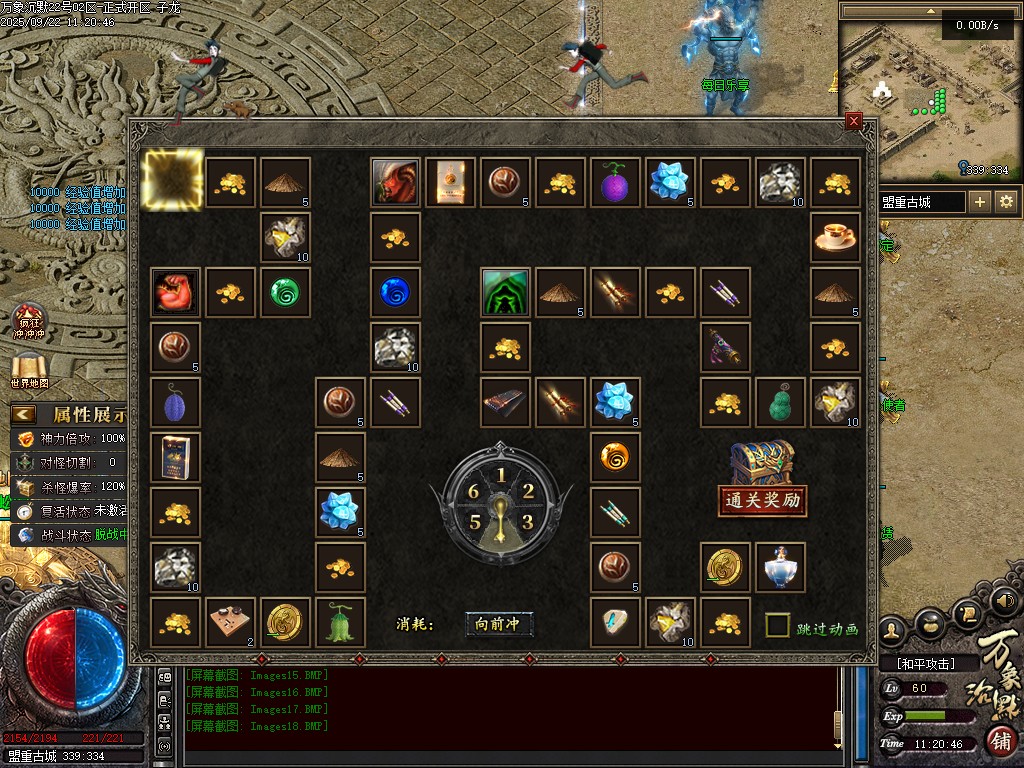
Task: Select the coffee cup reward slot
Action: (x=835, y=238)
